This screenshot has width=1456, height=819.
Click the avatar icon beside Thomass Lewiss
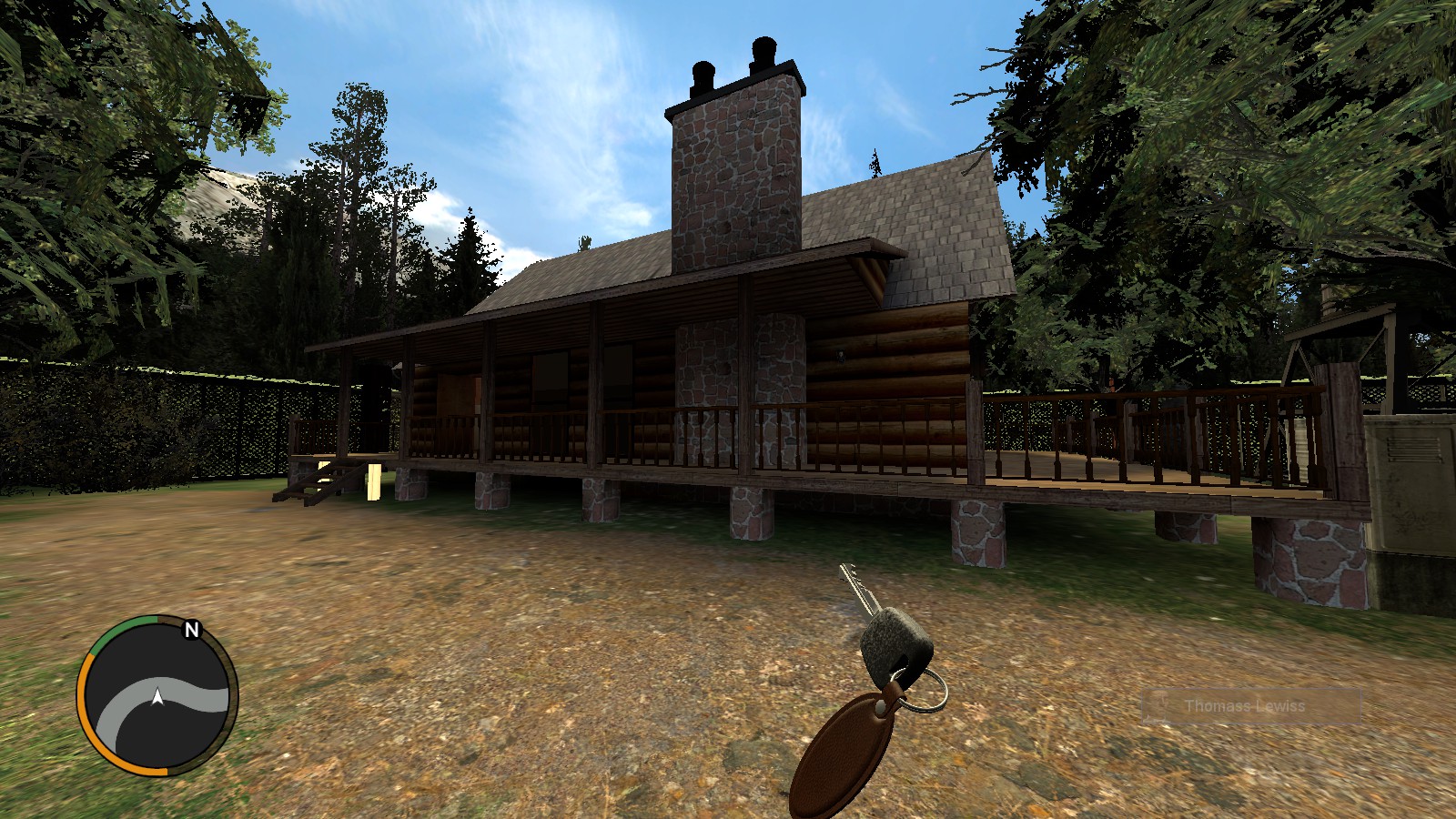point(1159,704)
